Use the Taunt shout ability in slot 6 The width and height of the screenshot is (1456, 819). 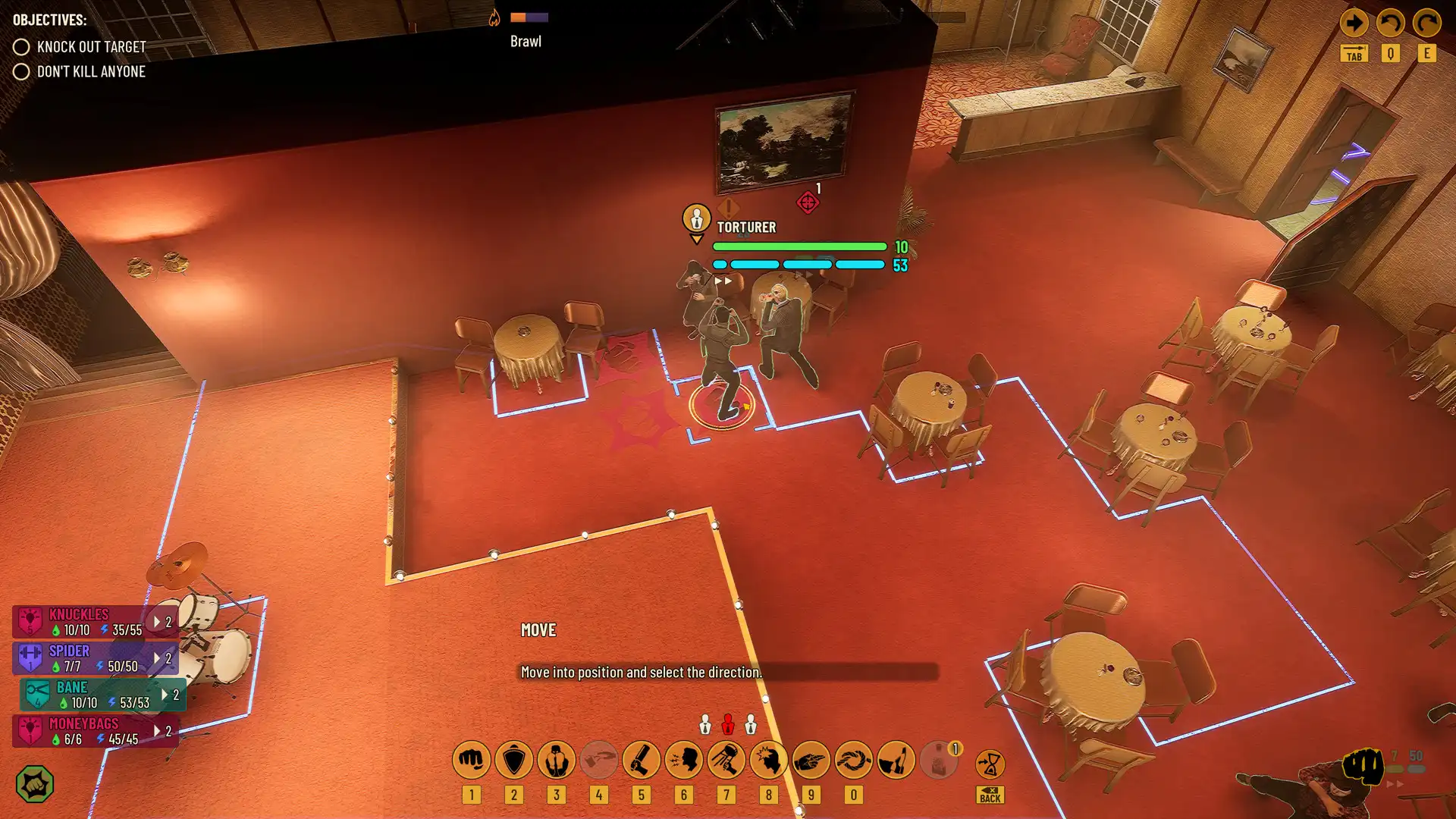pyautogui.click(x=684, y=759)
